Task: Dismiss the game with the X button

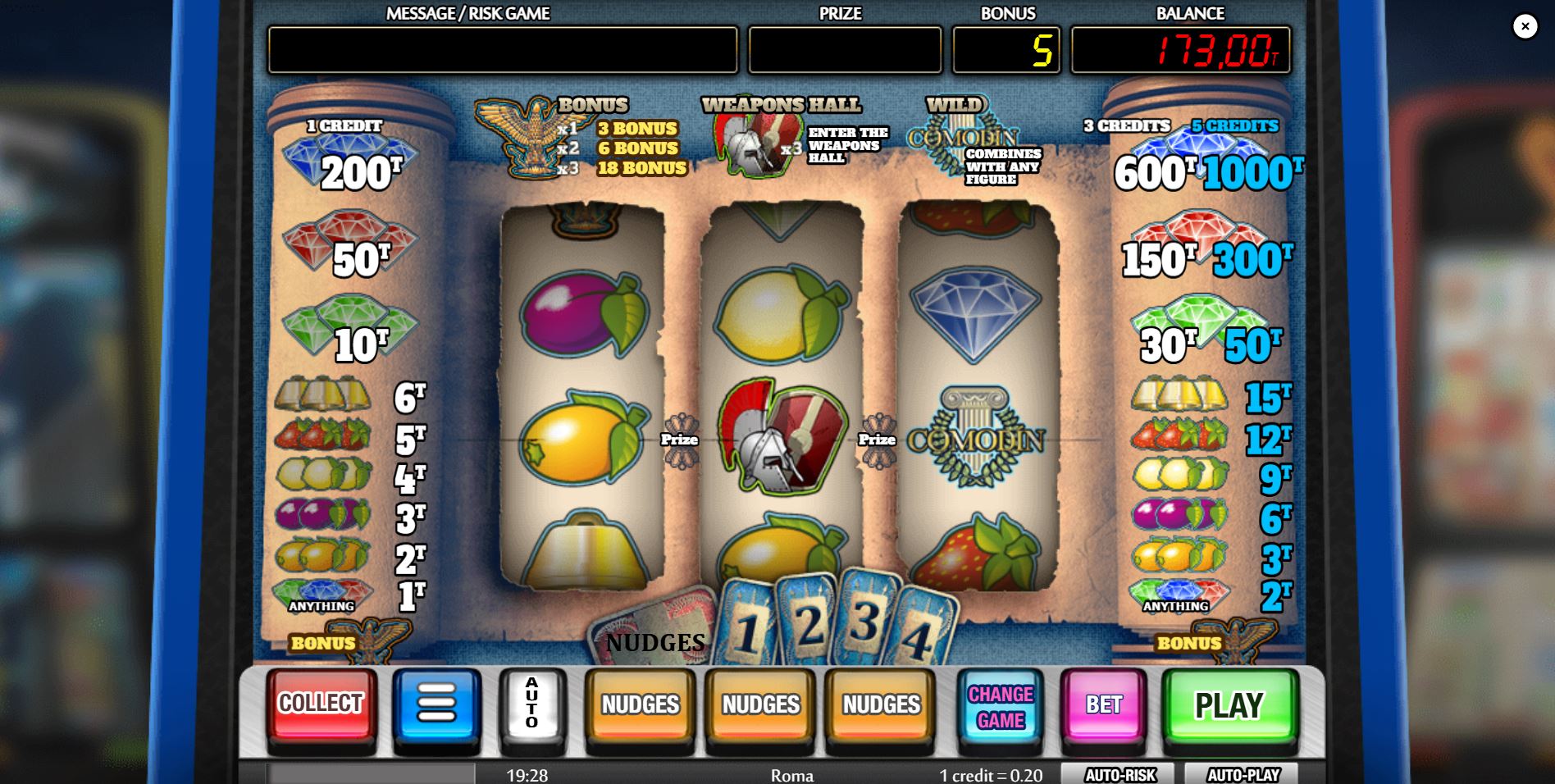Action: [x=1525, y=27]
